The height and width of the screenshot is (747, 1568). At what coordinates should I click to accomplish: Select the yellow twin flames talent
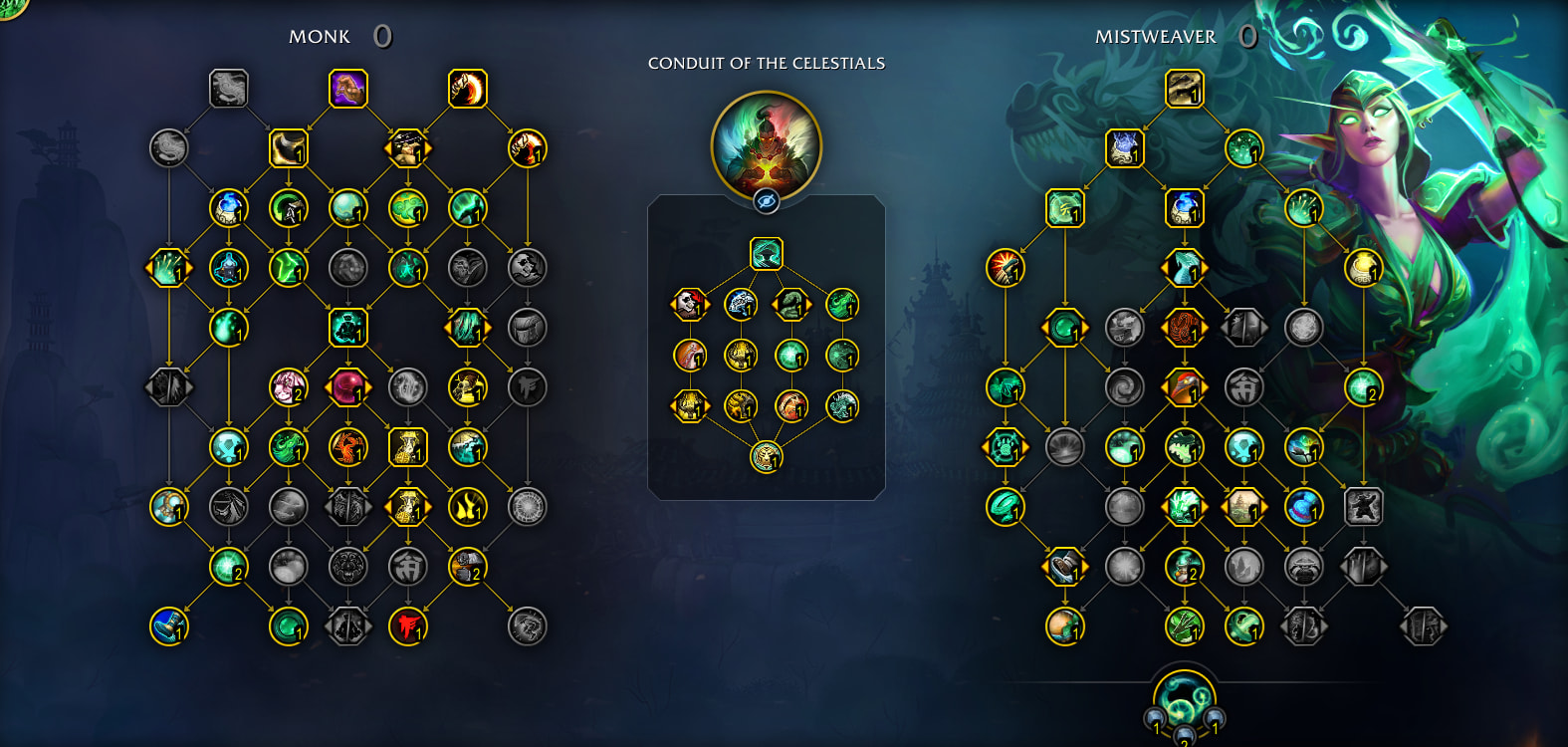click(468, 507)
